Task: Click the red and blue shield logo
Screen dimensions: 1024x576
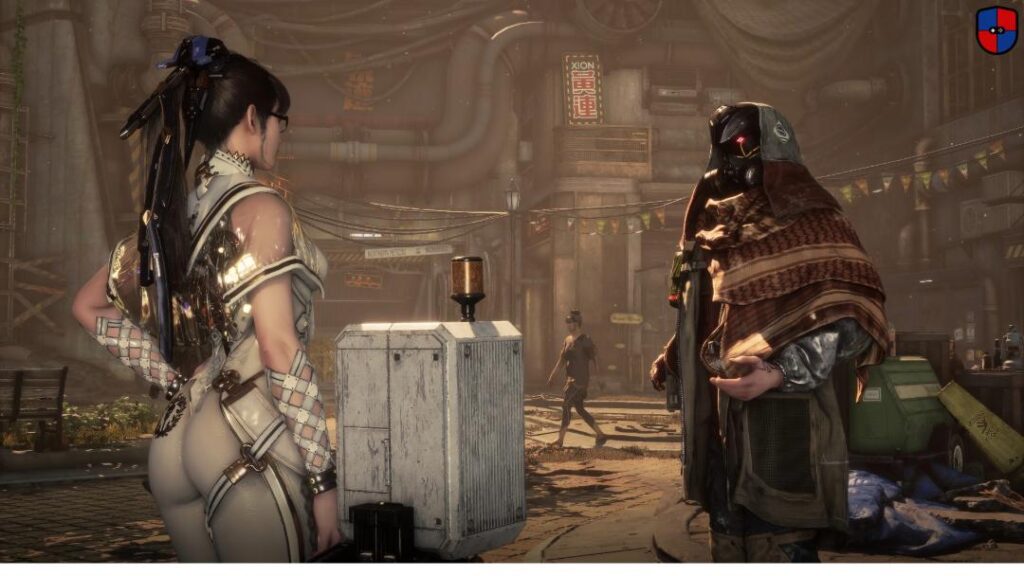Action: pos(996,30)
